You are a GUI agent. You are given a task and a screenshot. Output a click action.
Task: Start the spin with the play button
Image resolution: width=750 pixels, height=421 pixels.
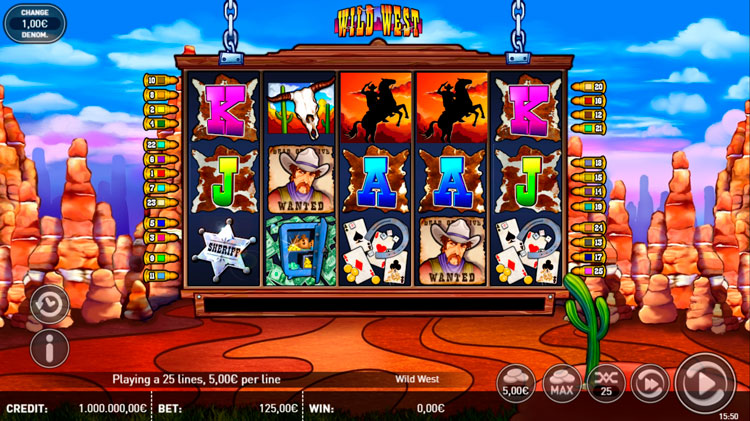[705, 383]
